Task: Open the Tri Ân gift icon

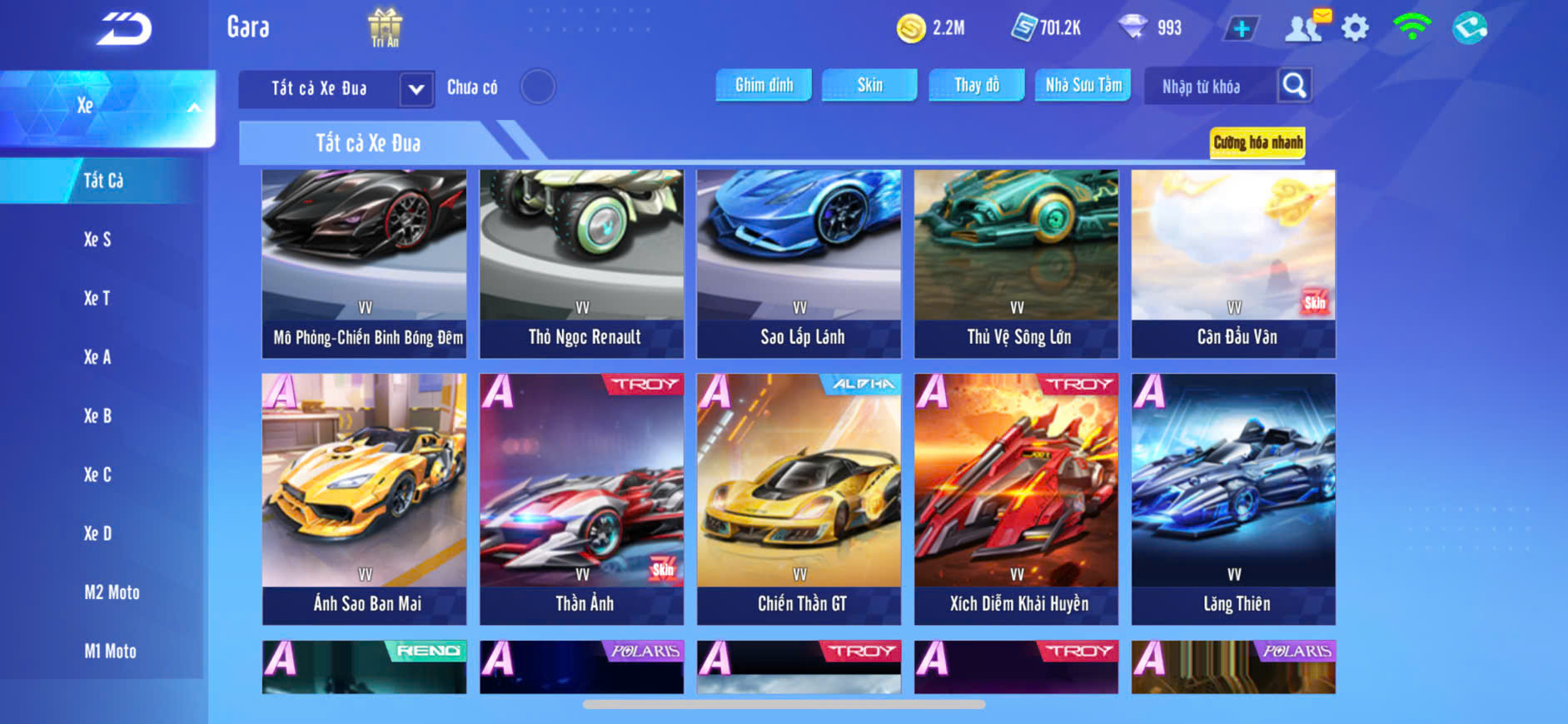Action: pyautogui.click(x=385, y=27)
